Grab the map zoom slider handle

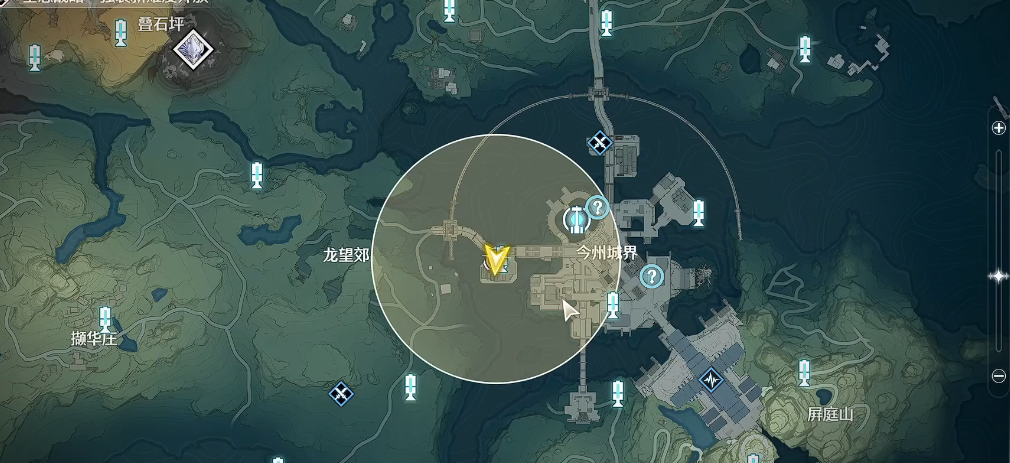(x=998, y=276)
